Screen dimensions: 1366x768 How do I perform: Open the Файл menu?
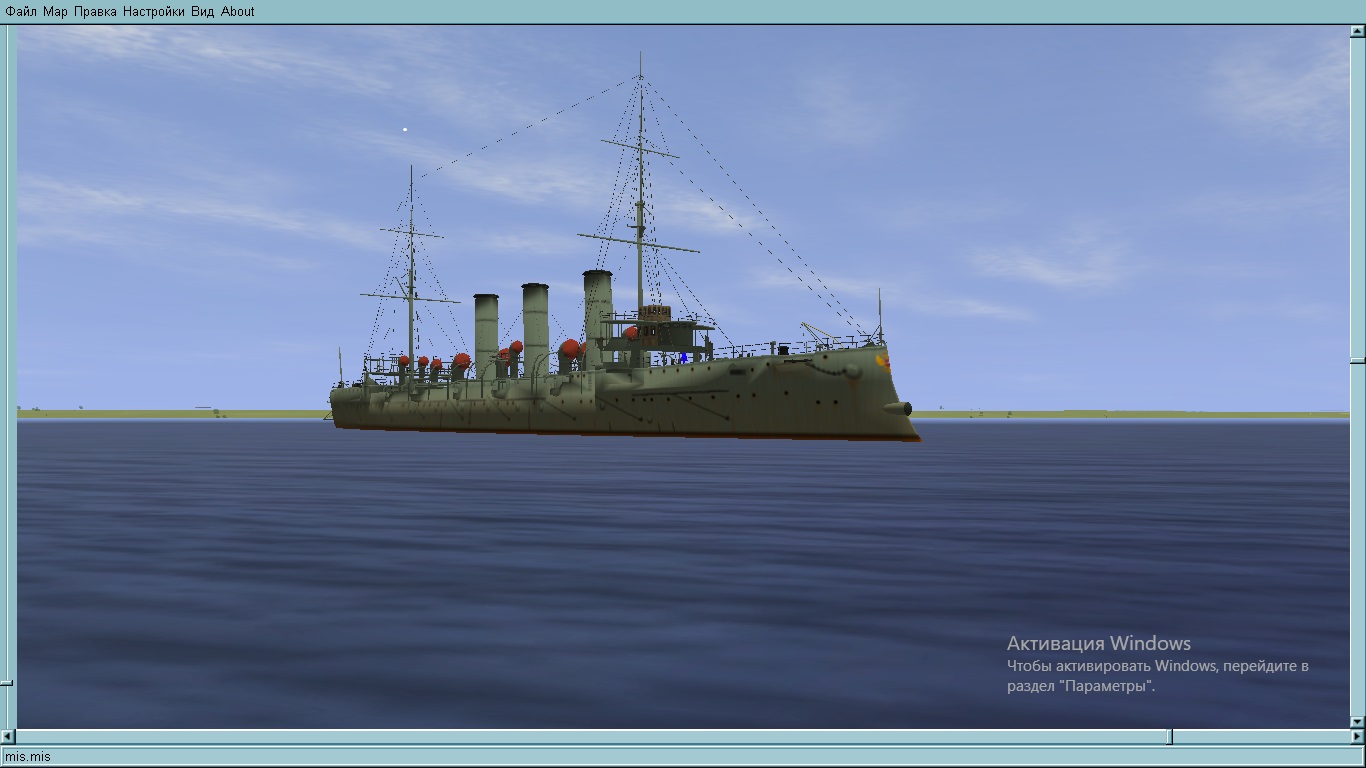tap(21, 12)
